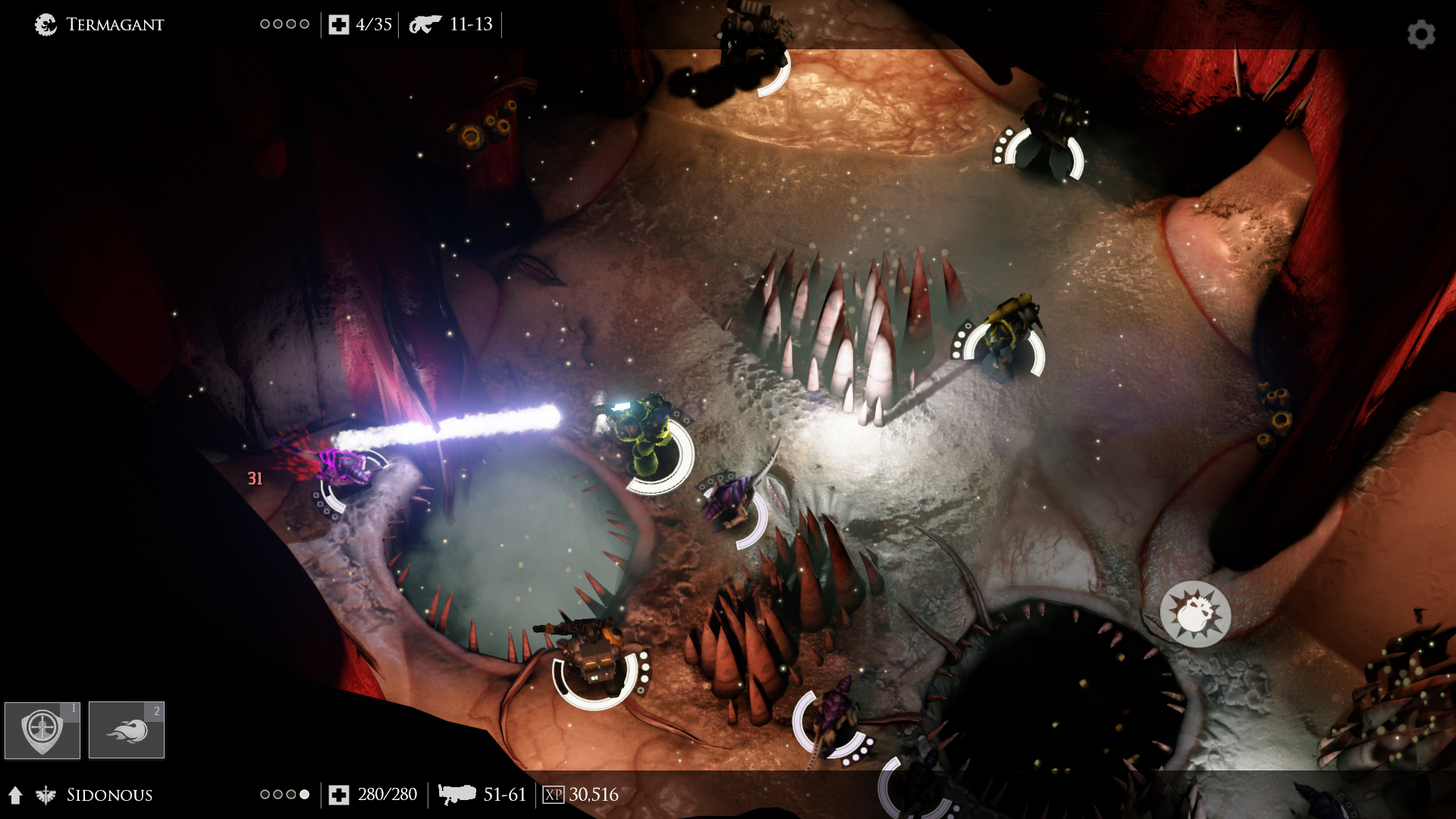The image size is (1456, 819).
Task: Activate the fireball ability in slot 2
Action: 127,730
